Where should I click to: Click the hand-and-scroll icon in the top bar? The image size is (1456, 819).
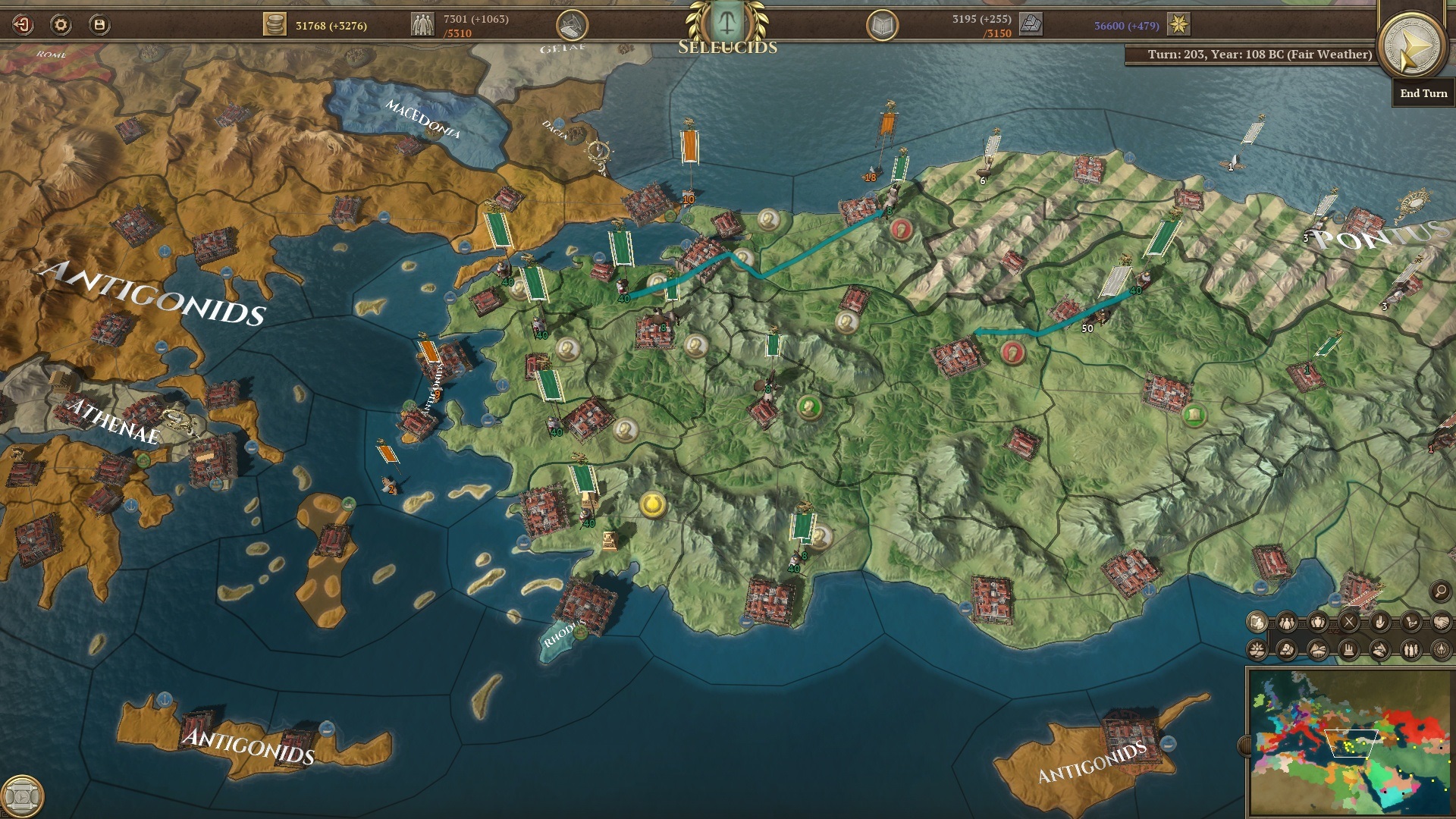tap(573, 27)
